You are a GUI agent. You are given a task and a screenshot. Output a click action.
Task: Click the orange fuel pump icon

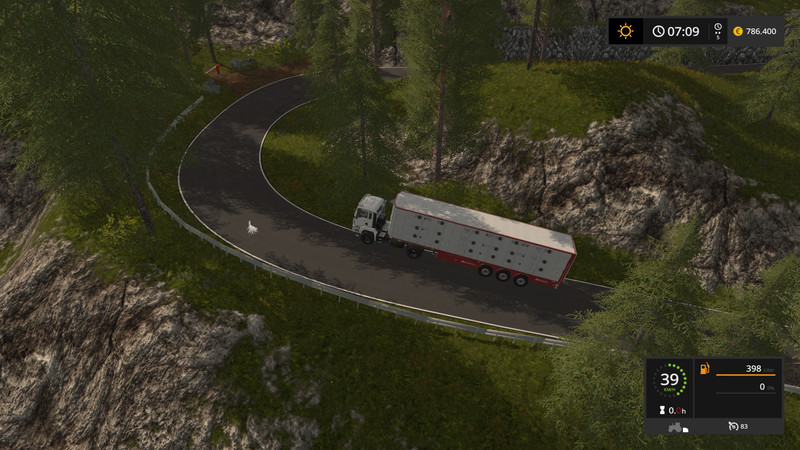pyautogui.click(x=704, y=369)
